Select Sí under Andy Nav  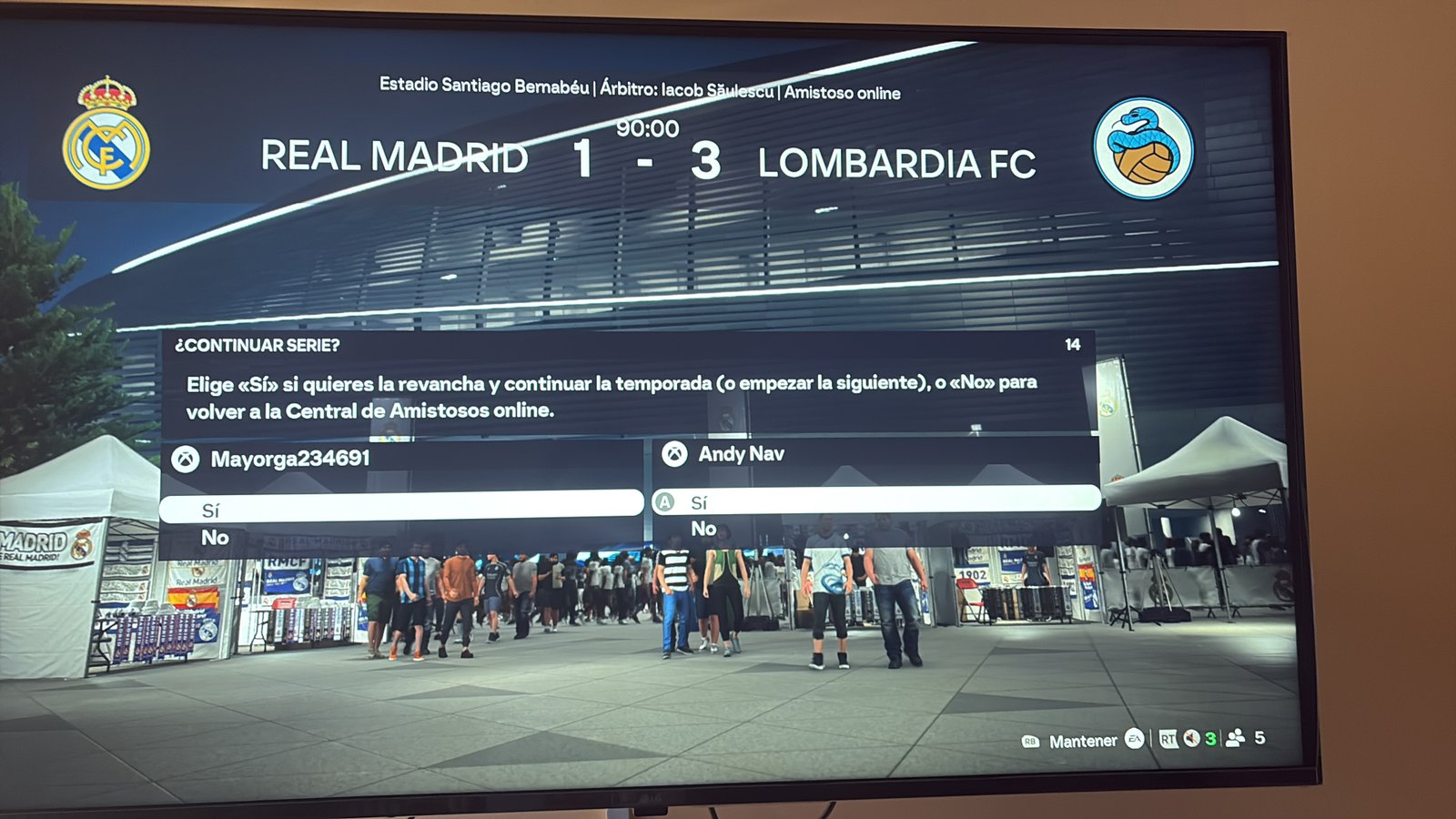coord(875,501)
